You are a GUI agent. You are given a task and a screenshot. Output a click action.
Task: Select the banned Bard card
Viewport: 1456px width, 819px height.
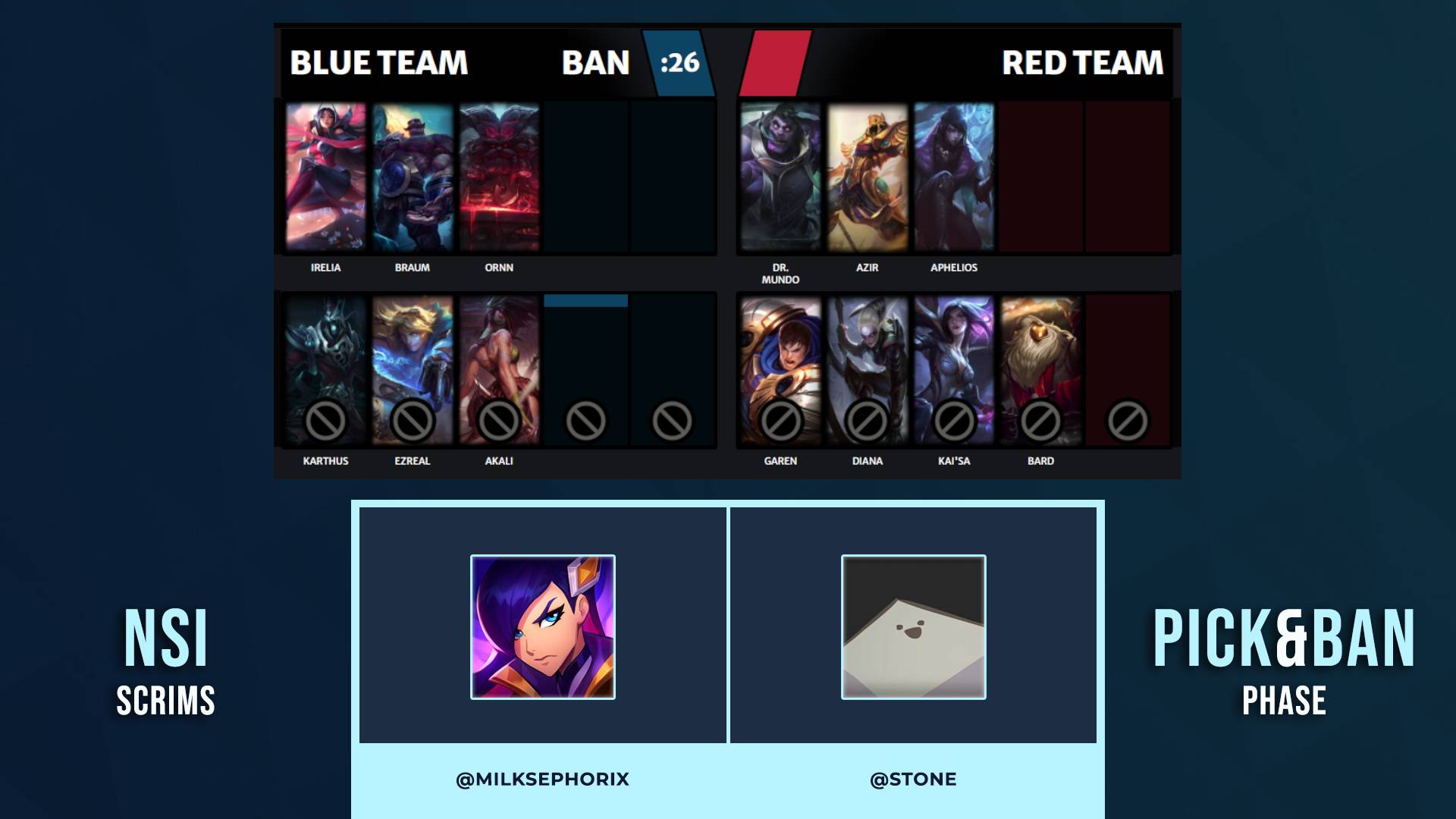[1040, 370]
